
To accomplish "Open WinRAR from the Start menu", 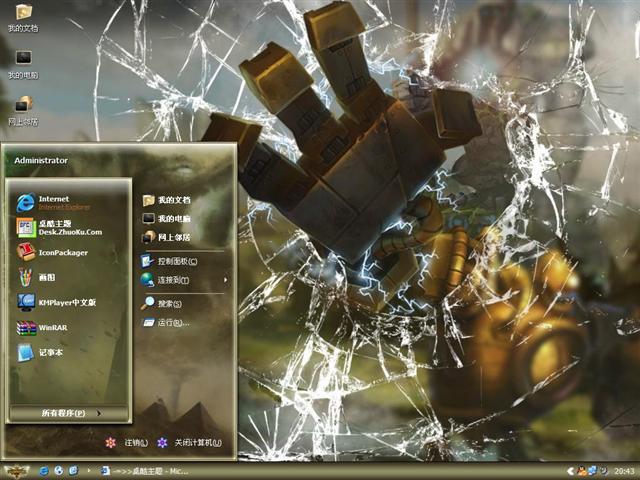I will [x=50, y=327].
